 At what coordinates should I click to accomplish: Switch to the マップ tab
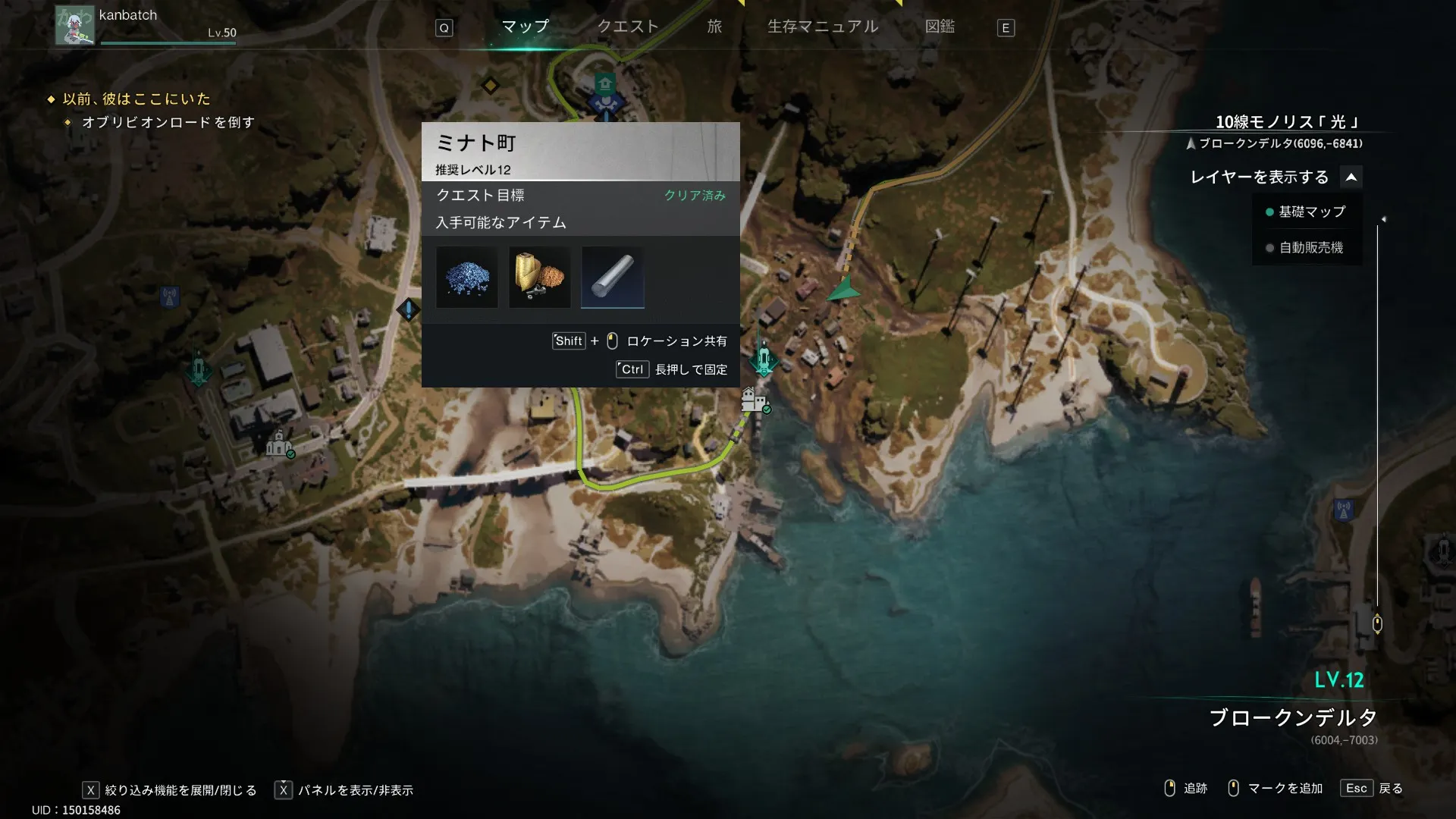click(525, 27)
